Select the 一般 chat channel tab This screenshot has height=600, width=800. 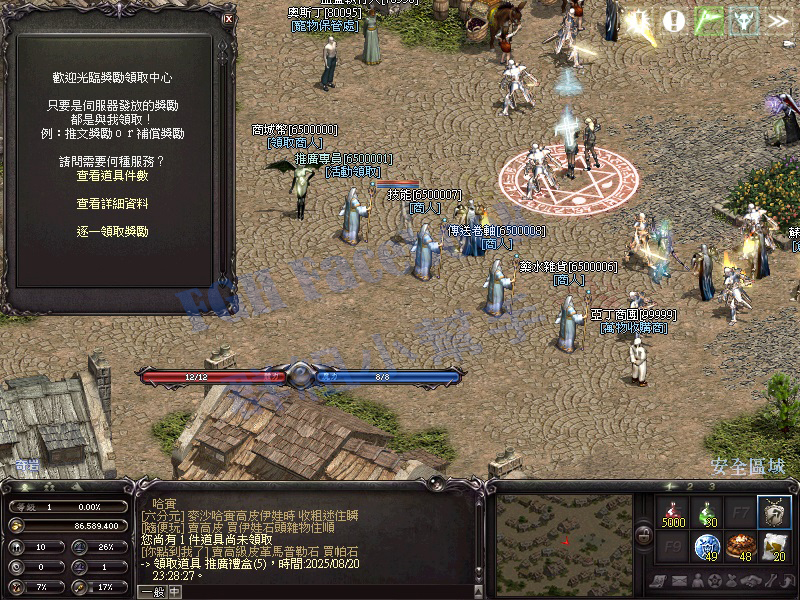pos(151,591)
